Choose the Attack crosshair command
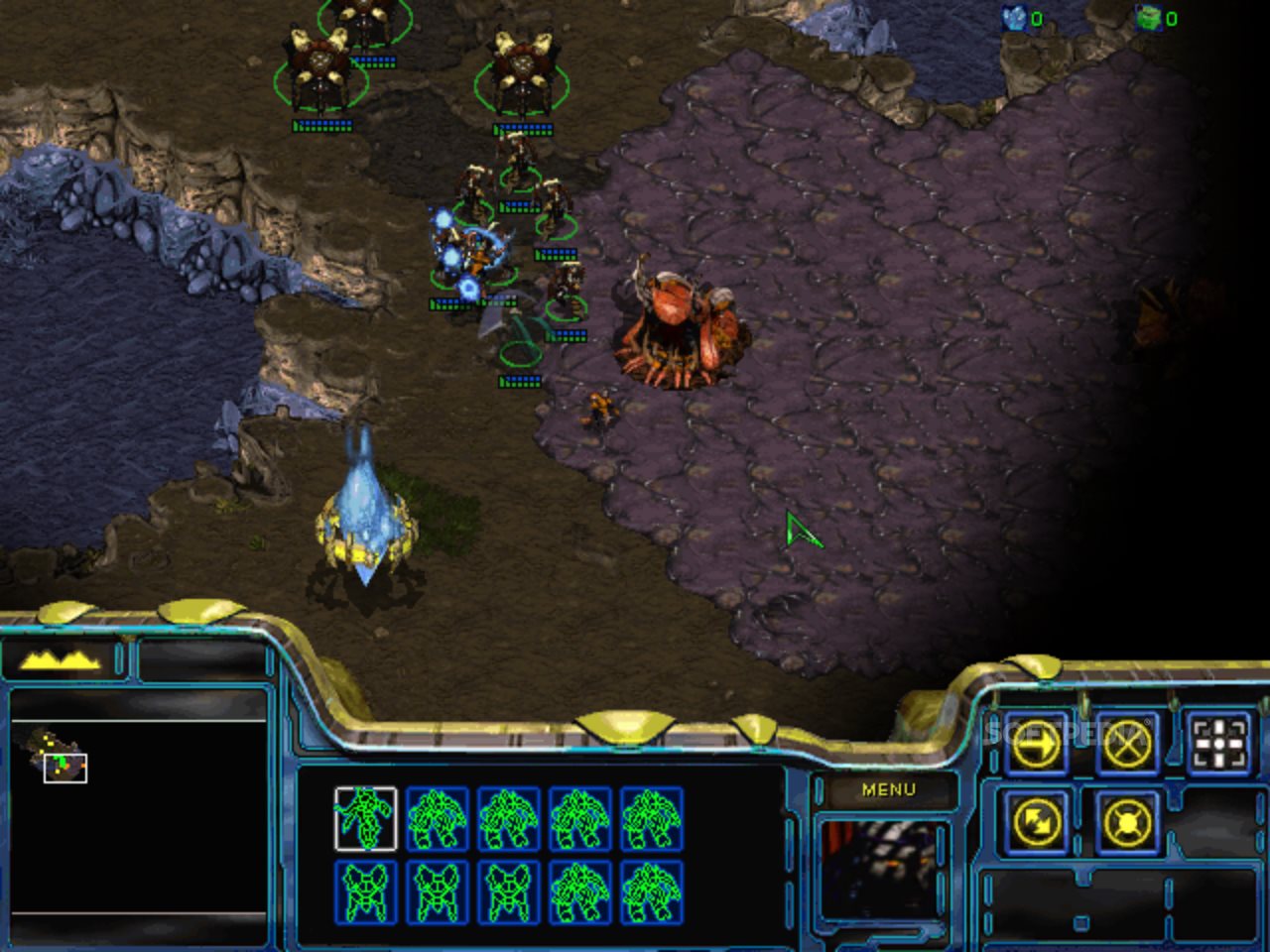 (1218, 744)
